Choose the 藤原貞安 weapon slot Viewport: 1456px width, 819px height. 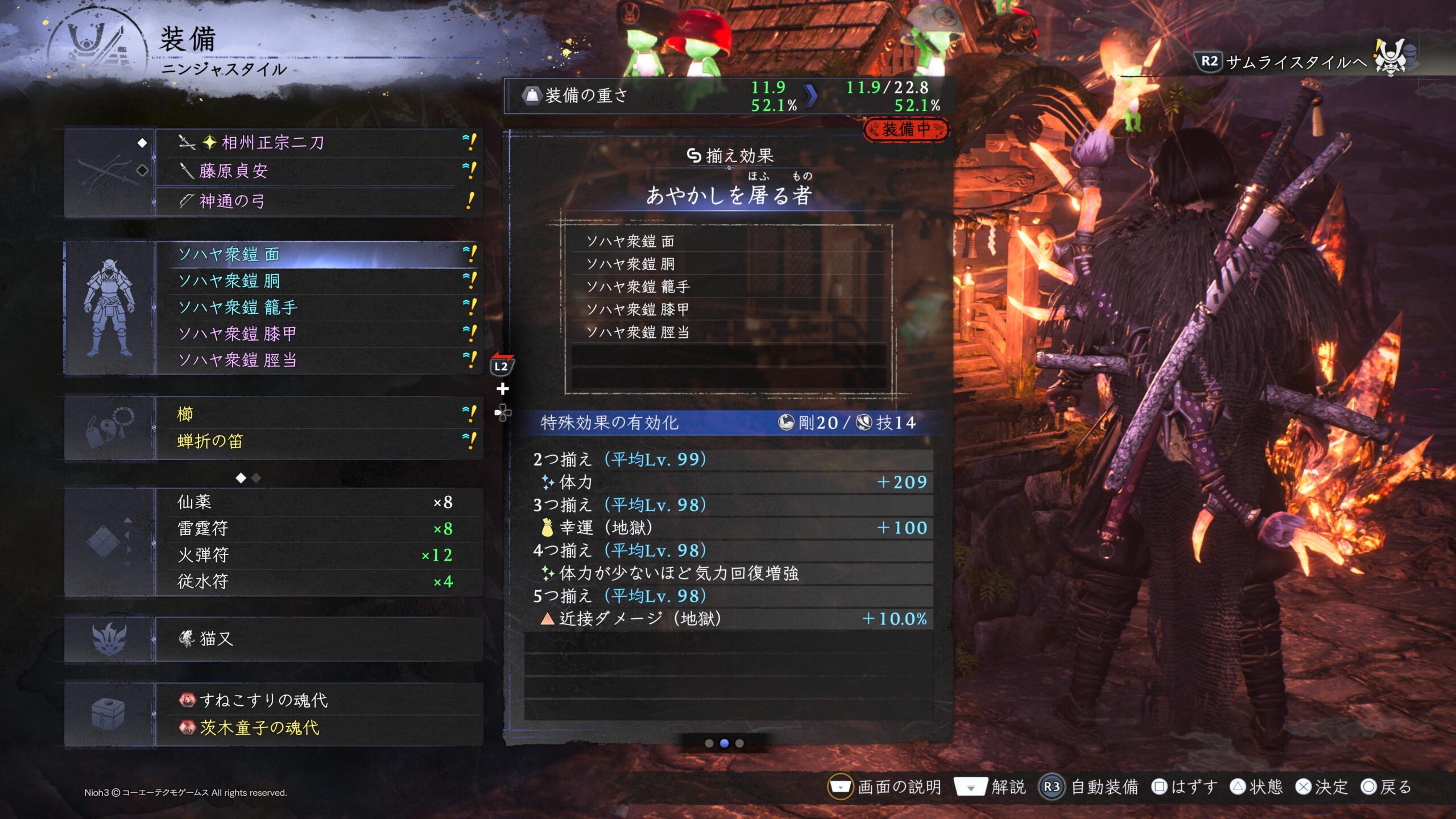[x=318, y=171]
